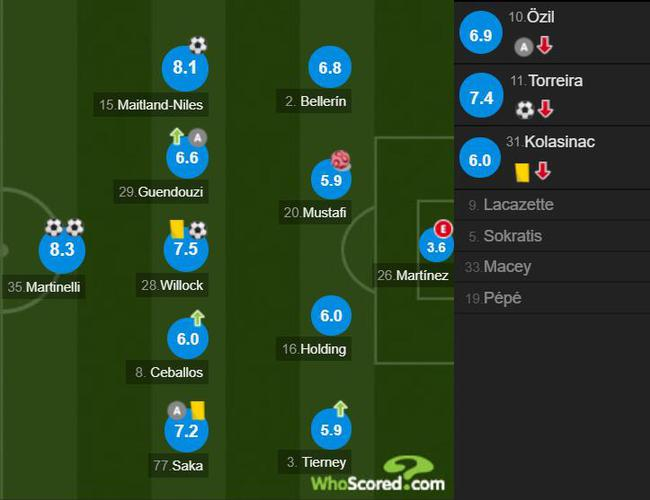Select Macey in the bench list
The width and height of the screenshot is (650, 500).
point(507,267)
